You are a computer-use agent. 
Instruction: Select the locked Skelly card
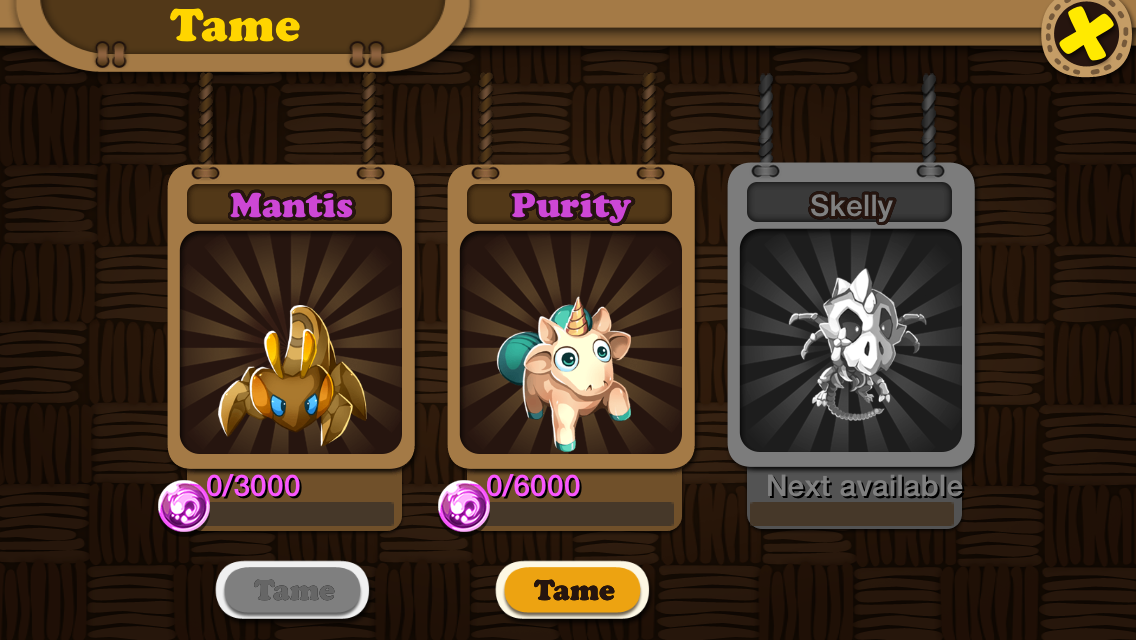pyautogui.click(x=851, y=340)
